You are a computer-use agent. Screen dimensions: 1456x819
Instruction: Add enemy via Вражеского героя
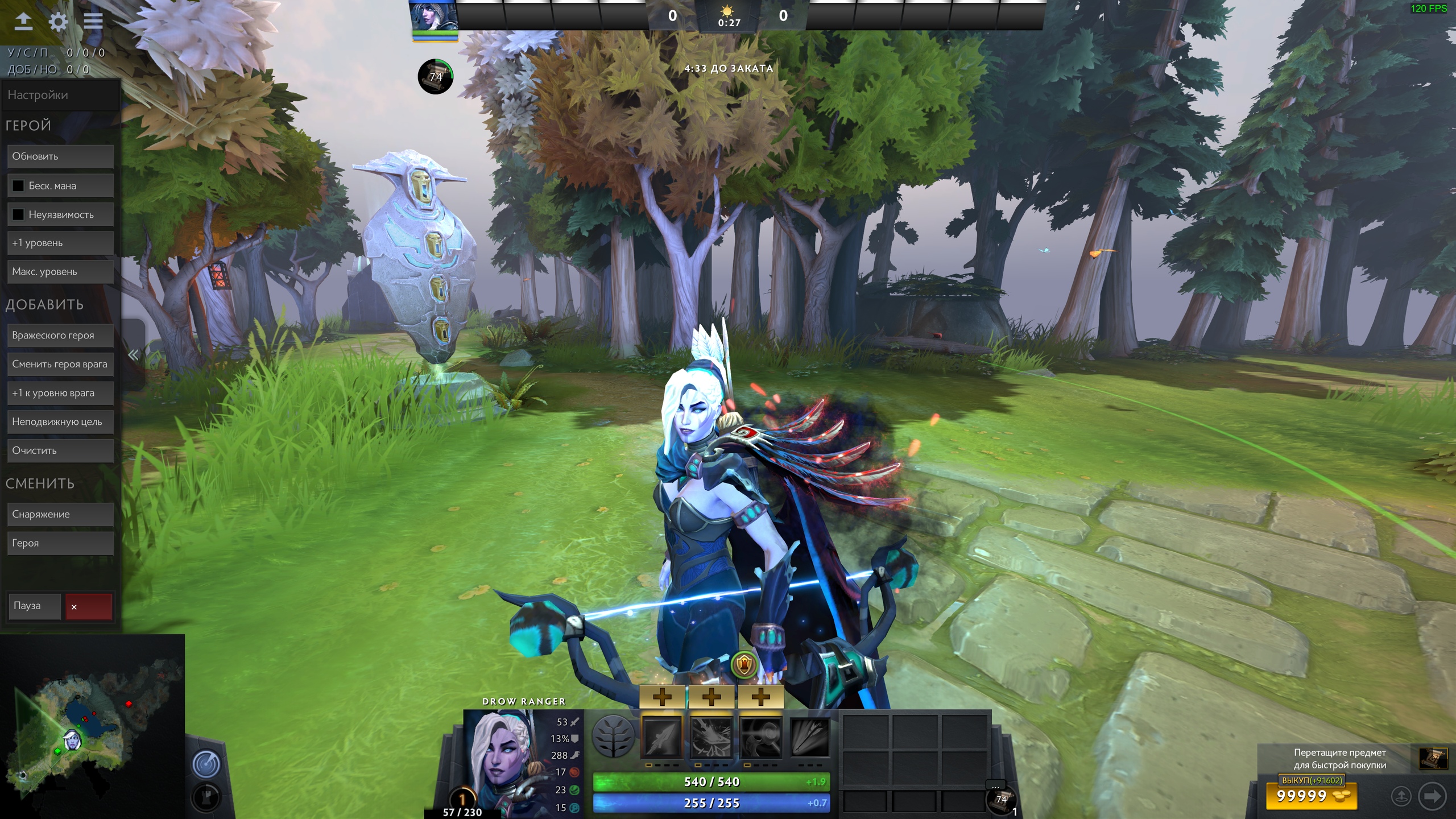(60, 336)
